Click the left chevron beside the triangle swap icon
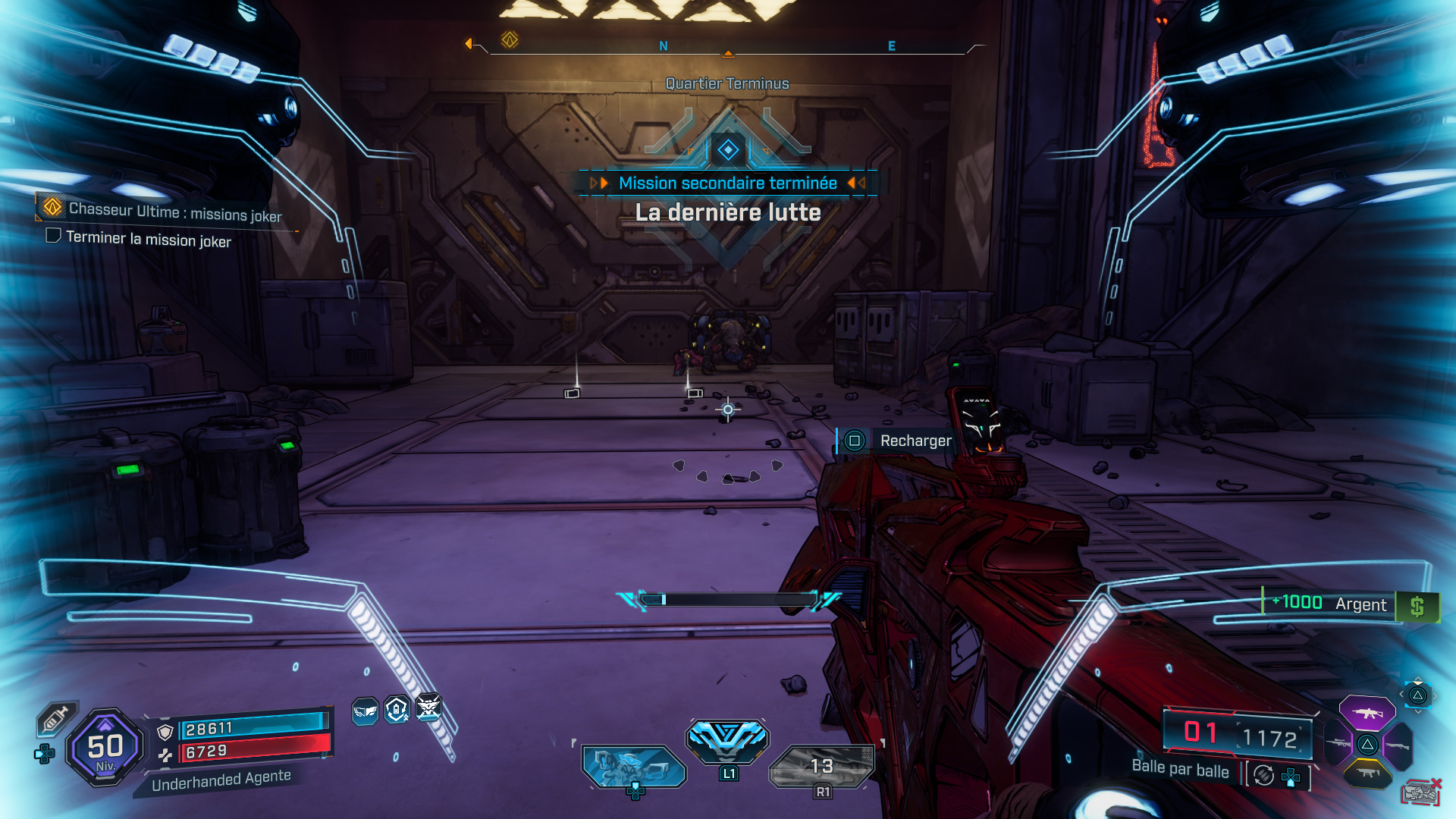 tap(1401, 694)
